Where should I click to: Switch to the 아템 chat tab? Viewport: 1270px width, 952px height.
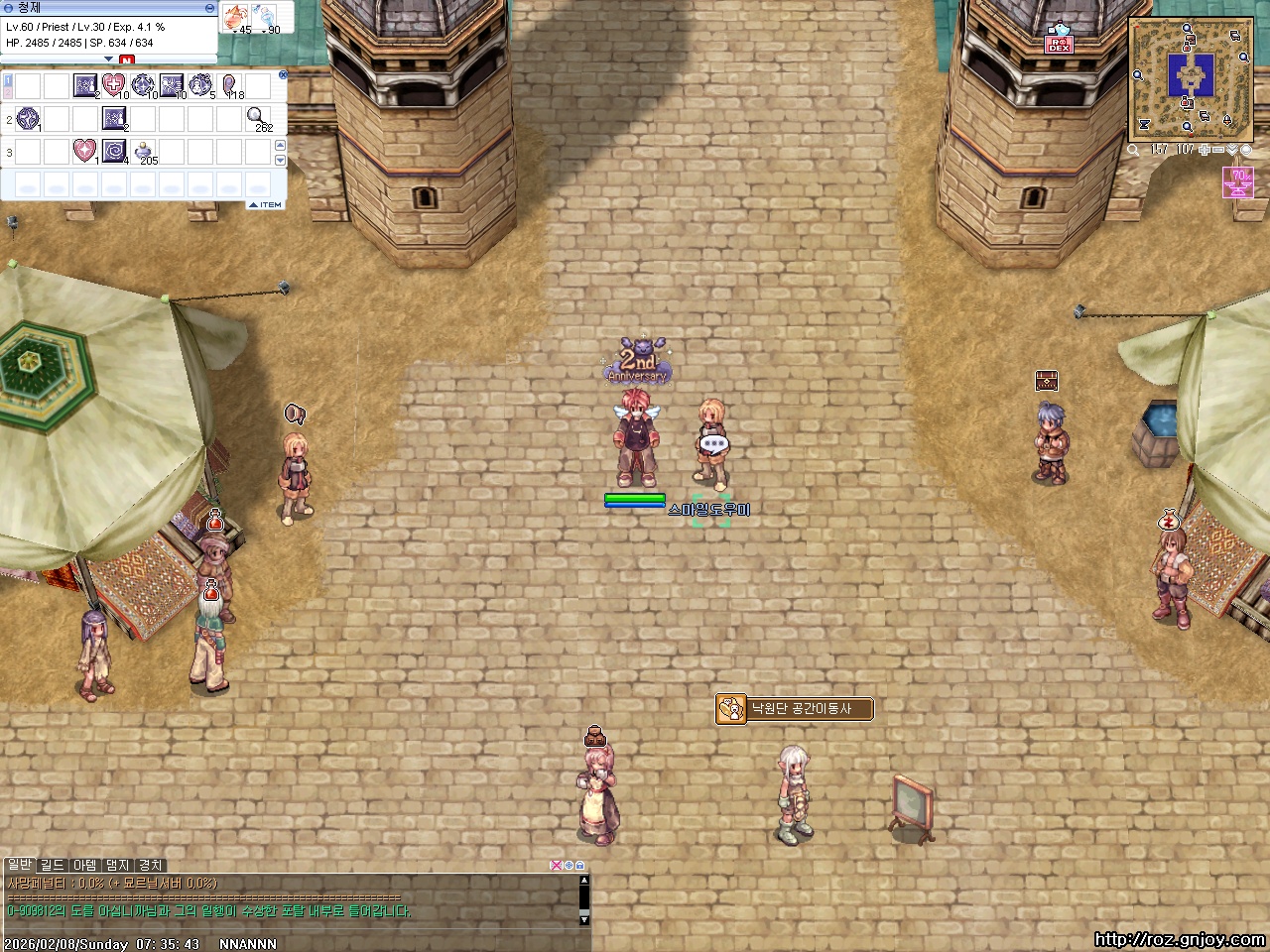point(85,866)
